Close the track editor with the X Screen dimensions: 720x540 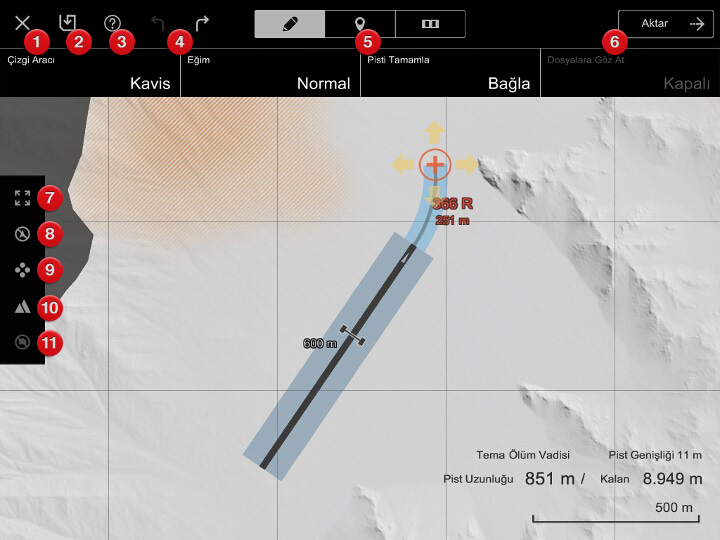22,22
